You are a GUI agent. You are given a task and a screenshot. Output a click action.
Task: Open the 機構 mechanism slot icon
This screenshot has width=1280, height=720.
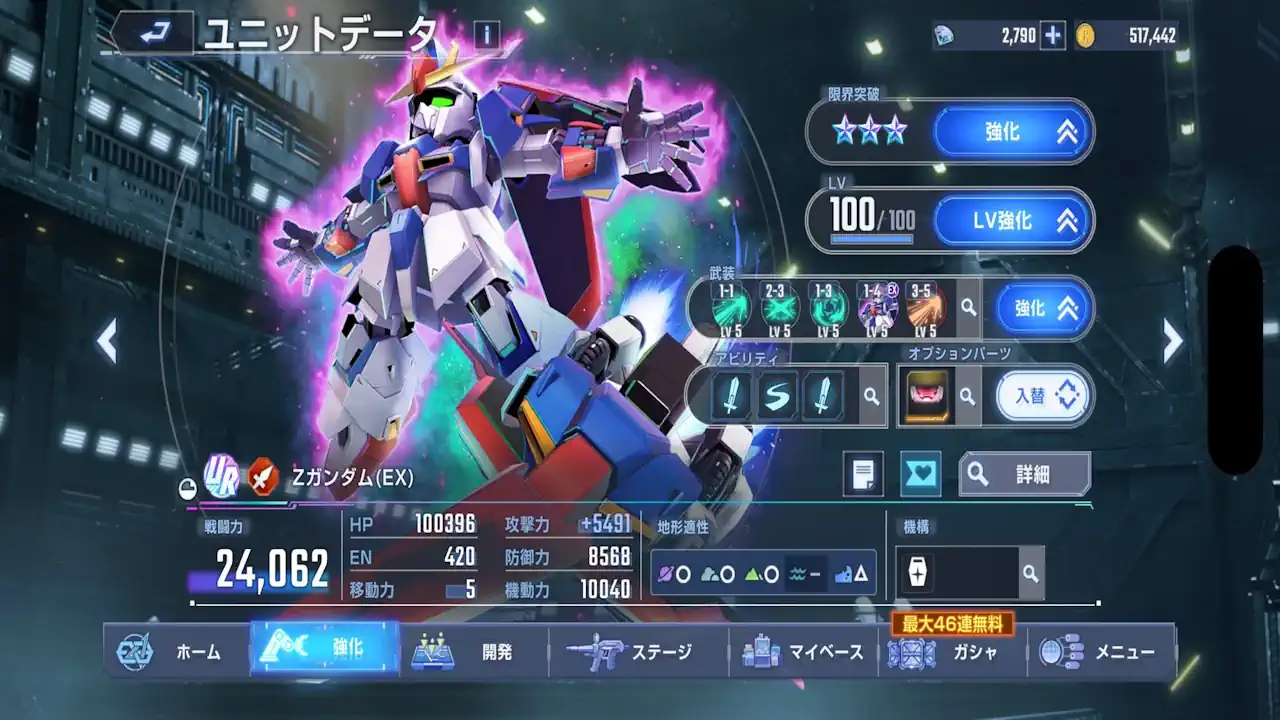pos(918,573)
